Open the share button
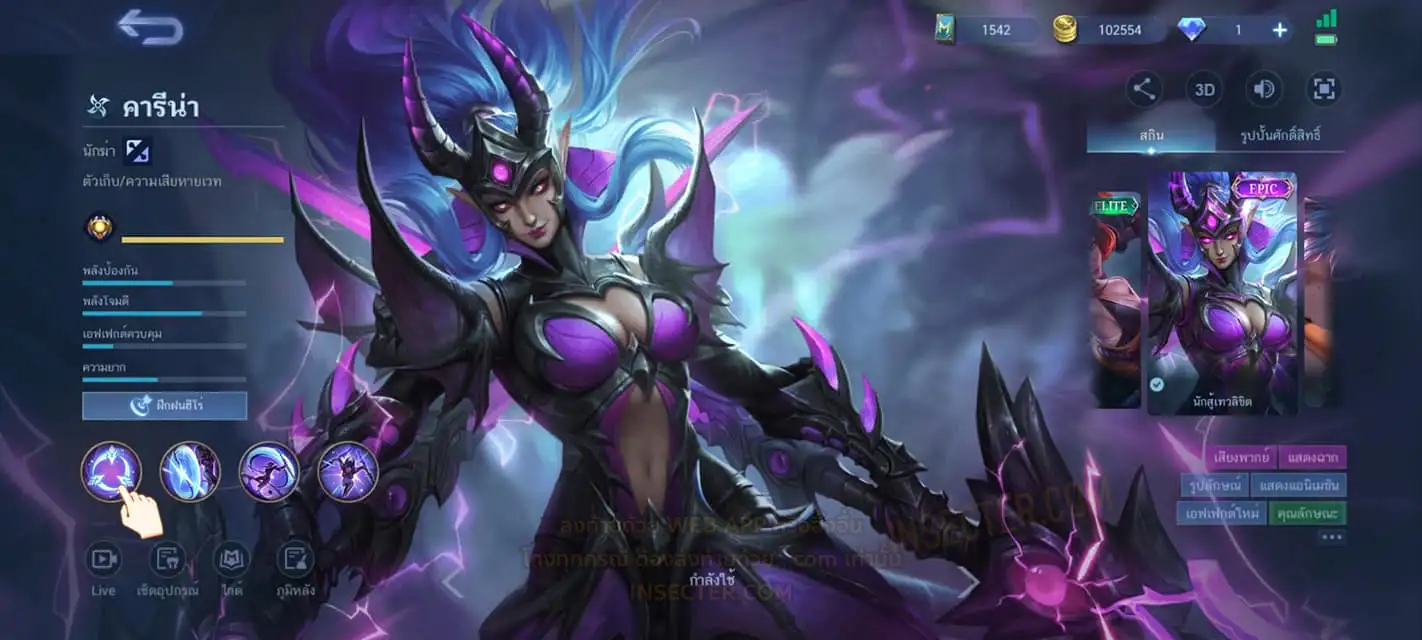Image resolution: width=1422 pixels, height=640 pixels. 1144,90
